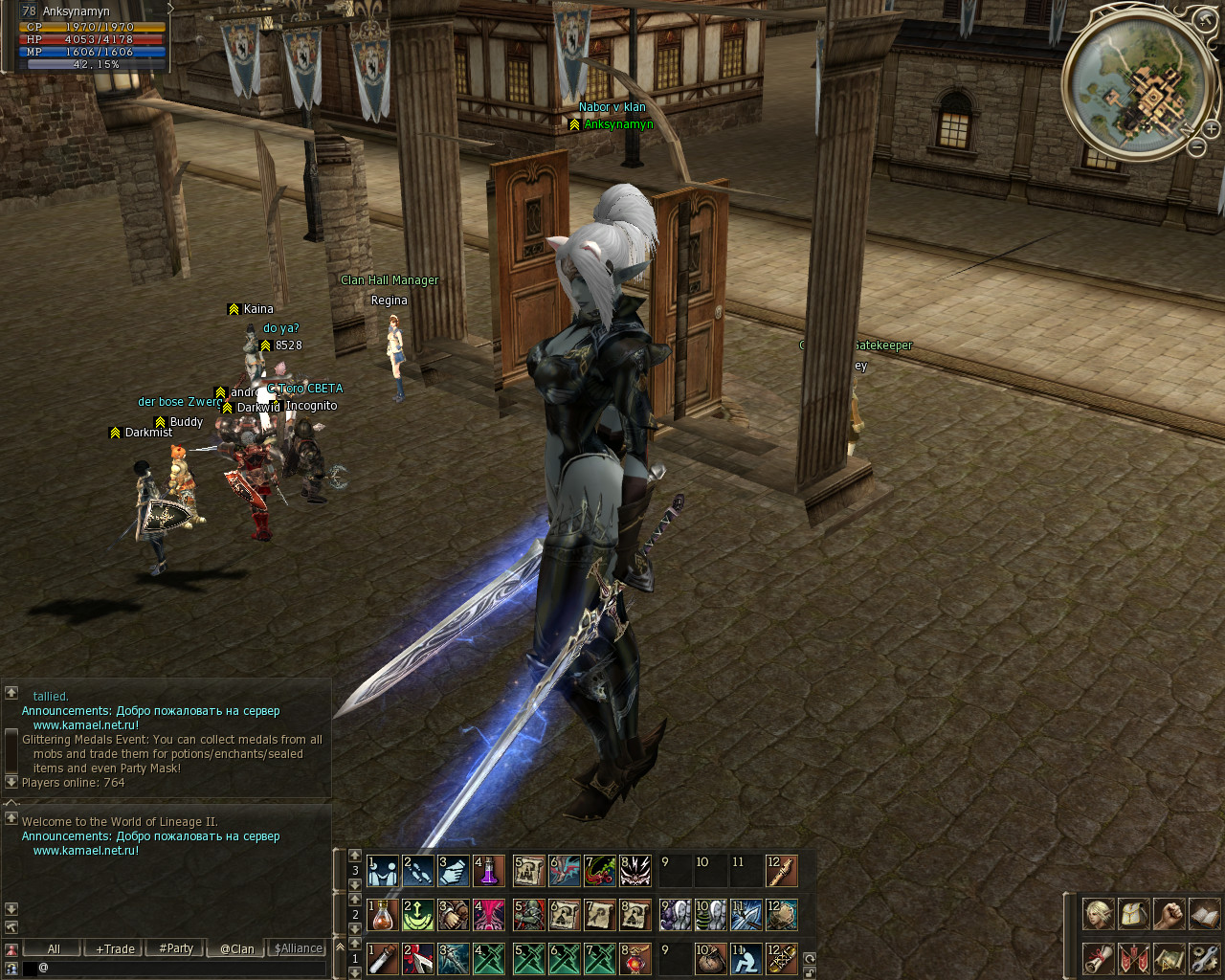Focus the chat input field
This screenshot has width=1225, height=980.
182,968
